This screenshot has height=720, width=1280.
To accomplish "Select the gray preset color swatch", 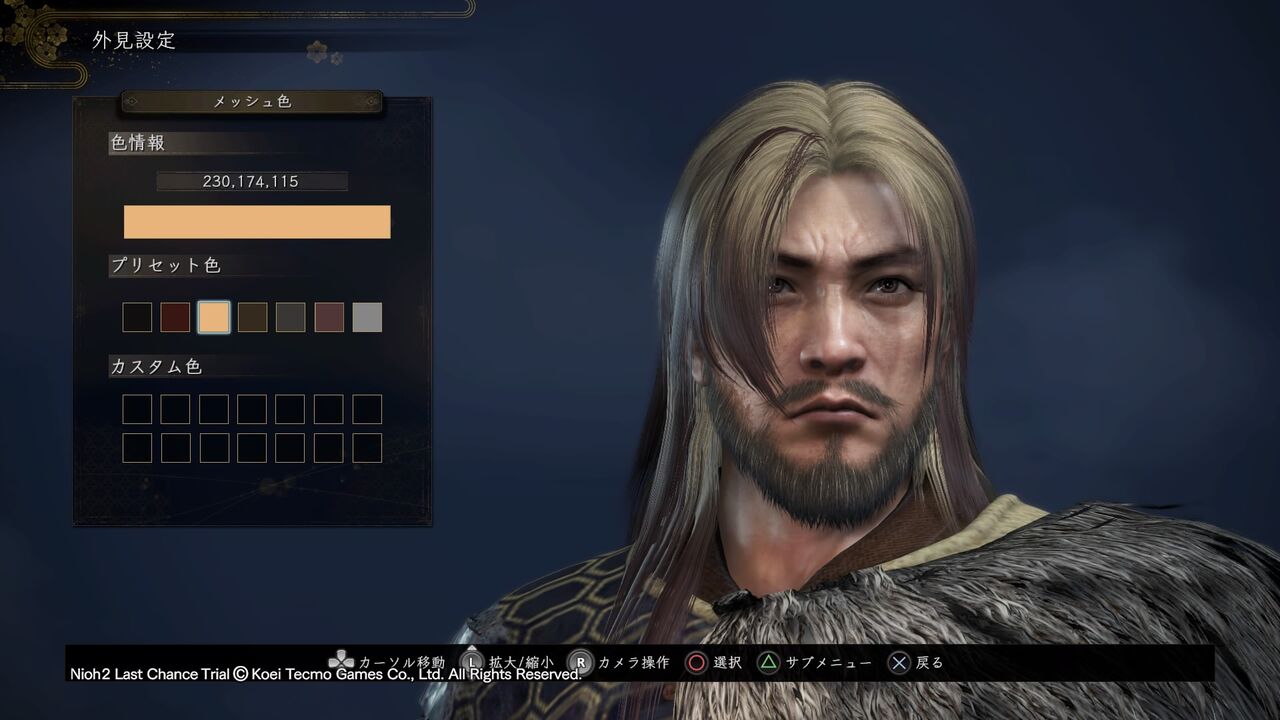I will [366, 317].
